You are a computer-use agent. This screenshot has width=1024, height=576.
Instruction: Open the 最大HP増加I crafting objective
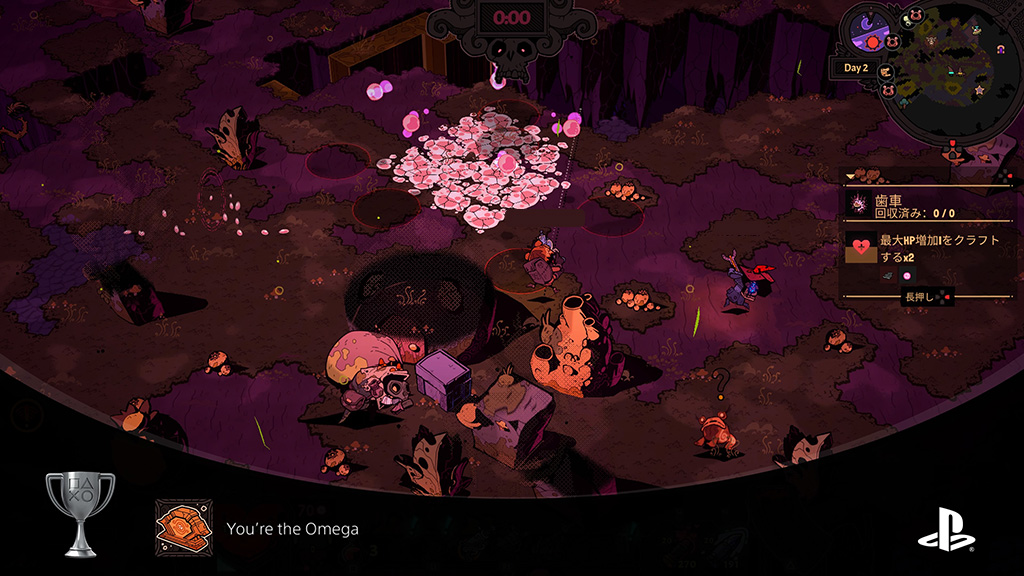(938, 248)
